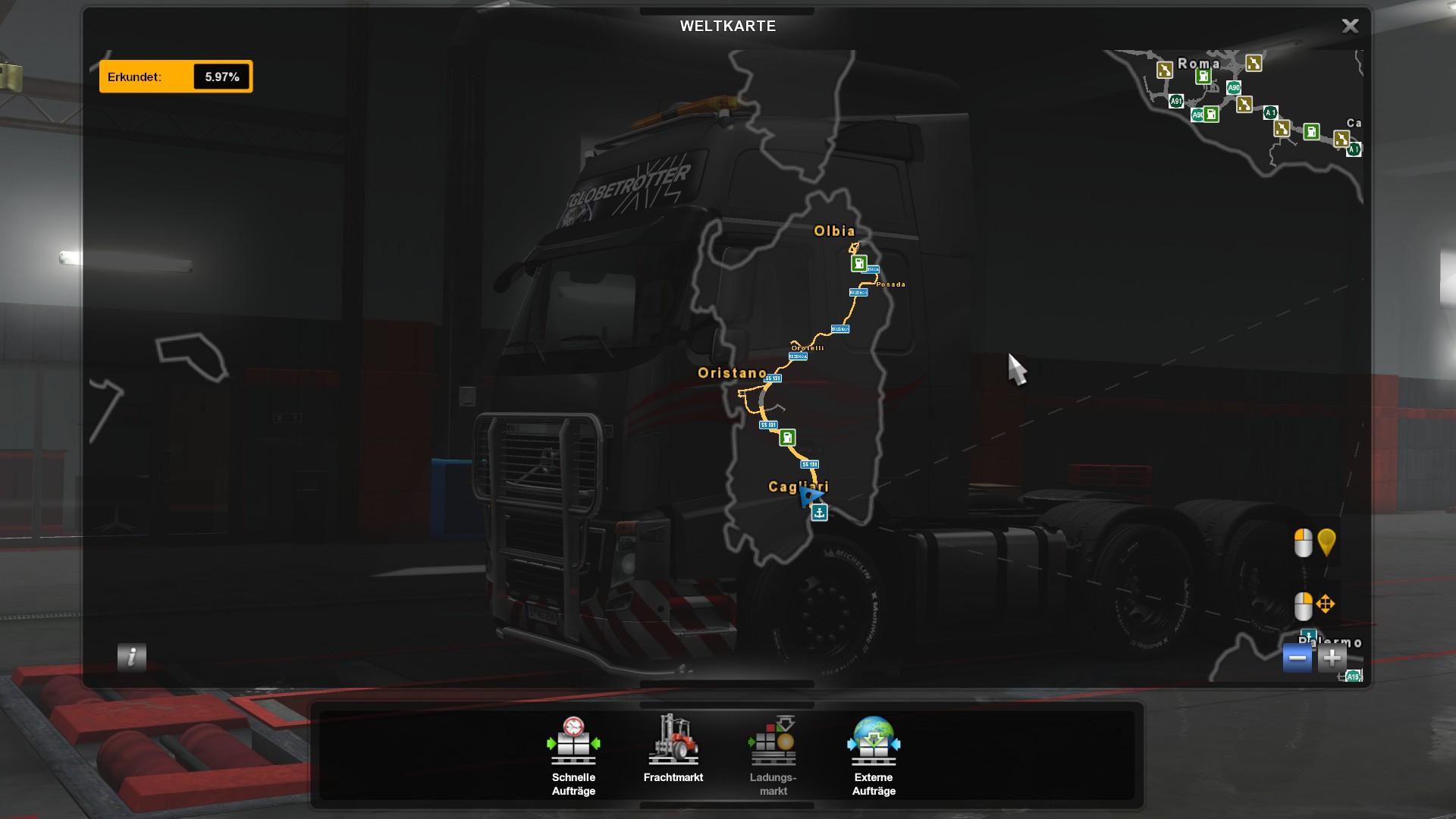Open the Frachtmarkt freight market
This screenshot has width=1456, height=819.
pyautogui.click(x=673, y=749)
